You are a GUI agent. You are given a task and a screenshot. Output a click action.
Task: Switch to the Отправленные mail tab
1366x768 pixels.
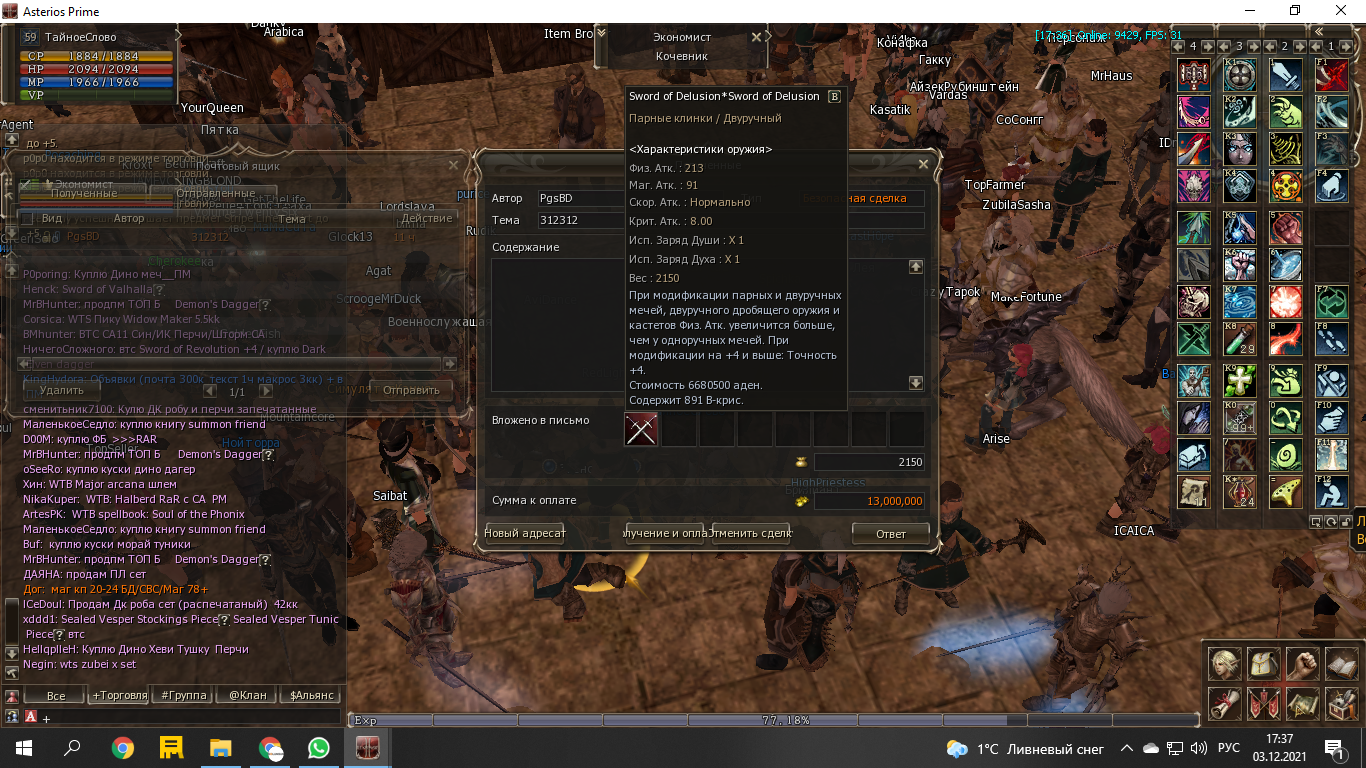coord(215,193)
